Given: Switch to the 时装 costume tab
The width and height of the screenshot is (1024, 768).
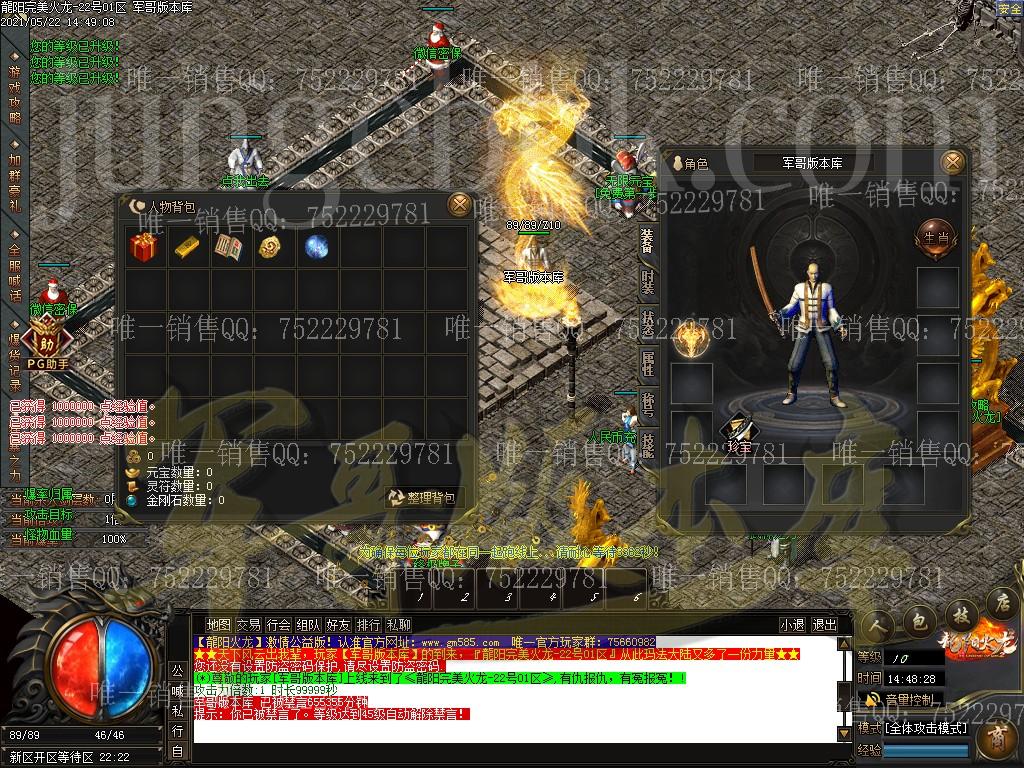Looking at the screenshot, I should (x=648, y=281).
